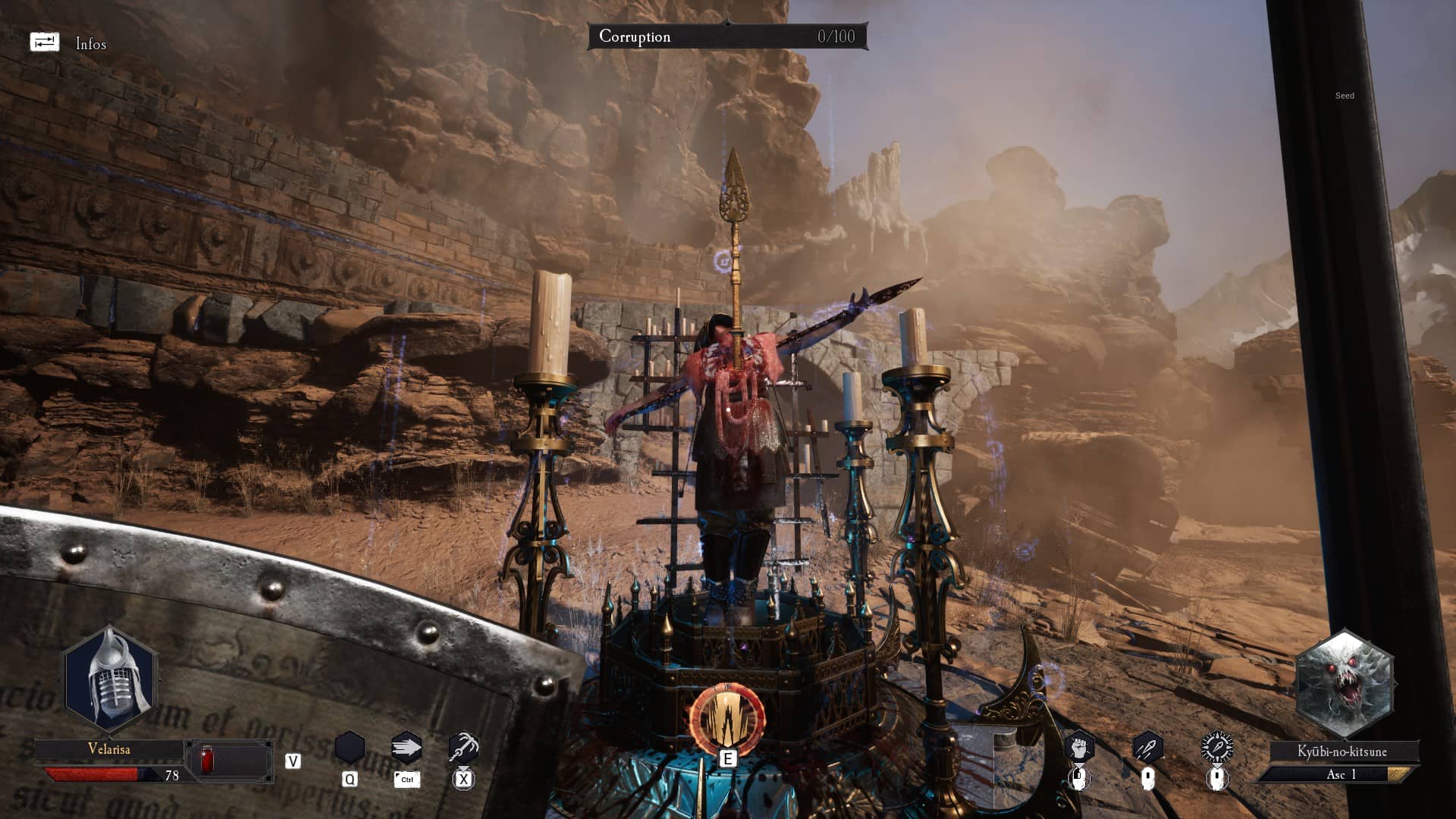Use the red health potion slot
Image resolution: width=1456 pixels, height=819 pixels.
[x=207, y=760]
